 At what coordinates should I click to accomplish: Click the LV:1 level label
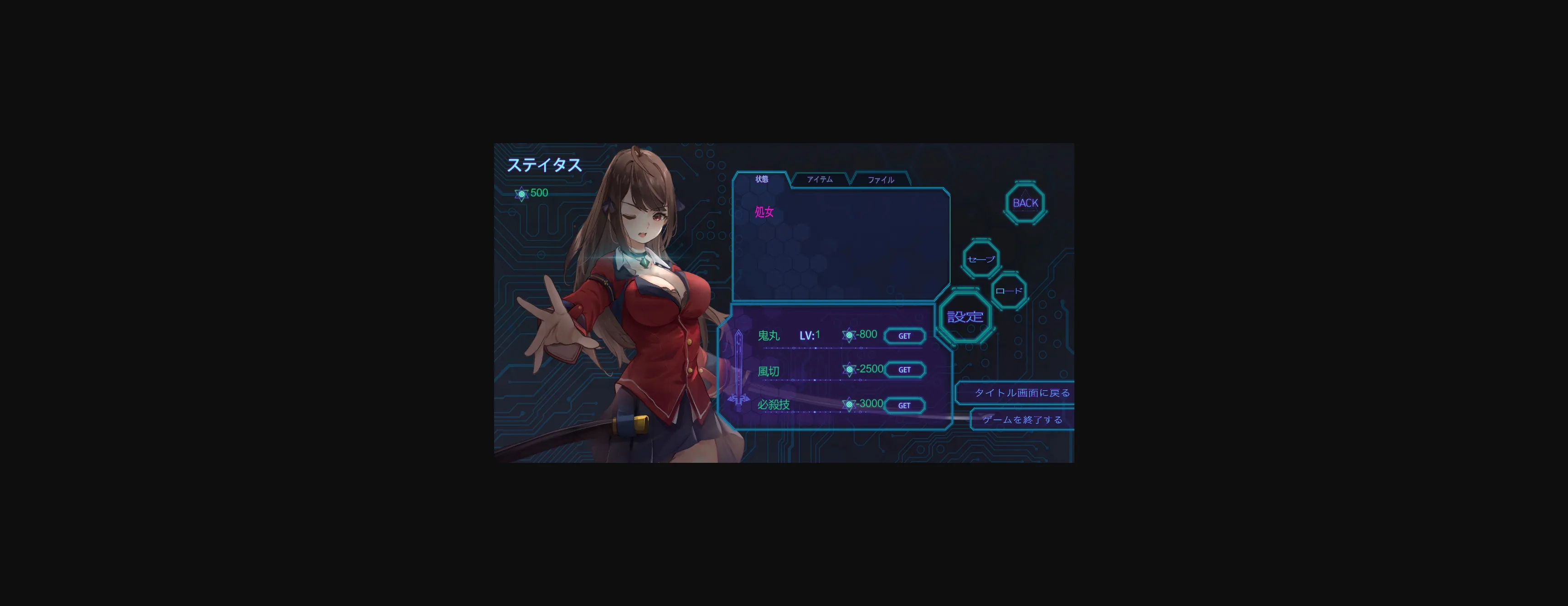(x=810, y=335)
